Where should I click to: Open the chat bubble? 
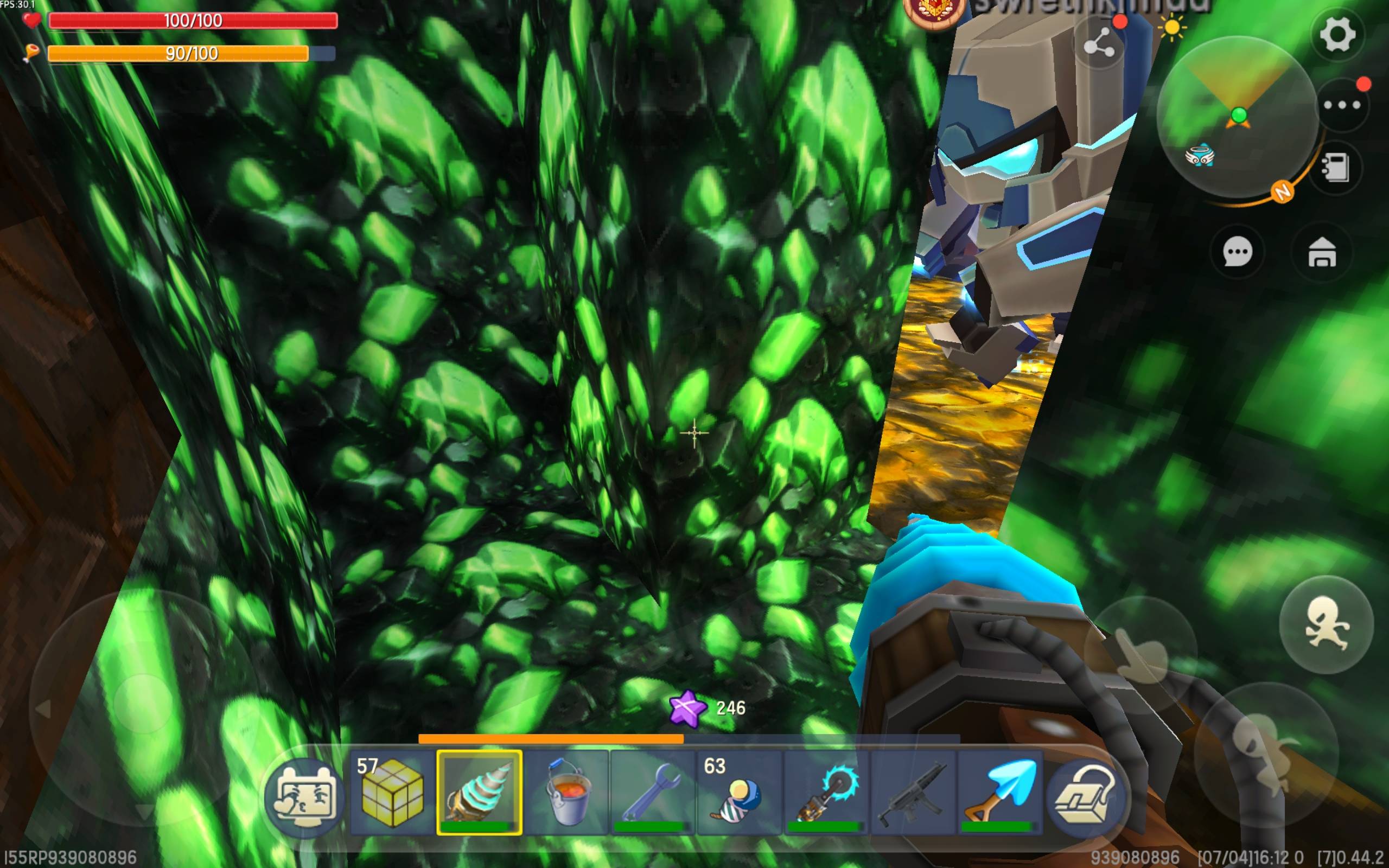coord(1237,252)
